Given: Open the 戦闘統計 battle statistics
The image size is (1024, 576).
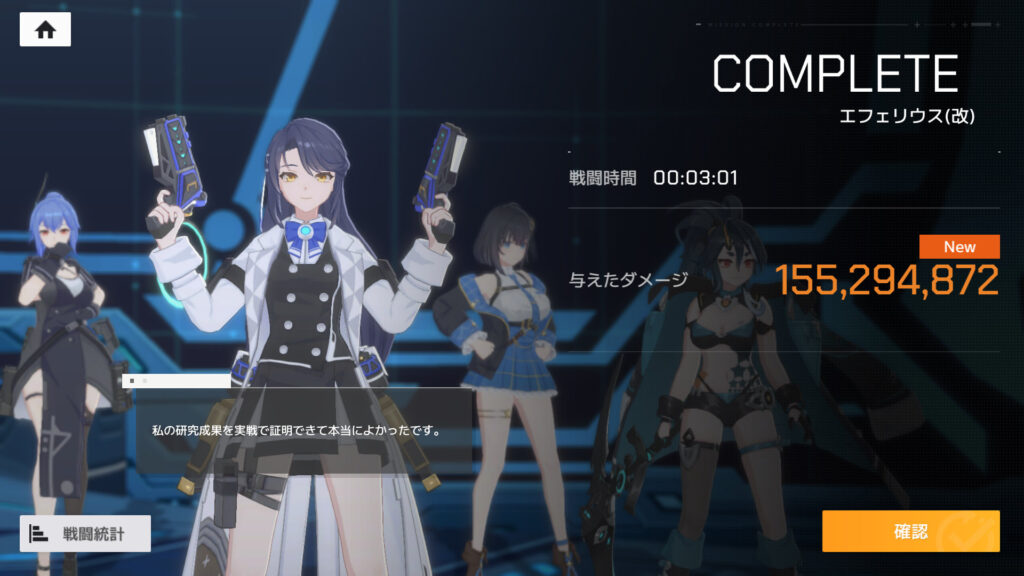Looking at the screenshot, I should coord(85,533).
